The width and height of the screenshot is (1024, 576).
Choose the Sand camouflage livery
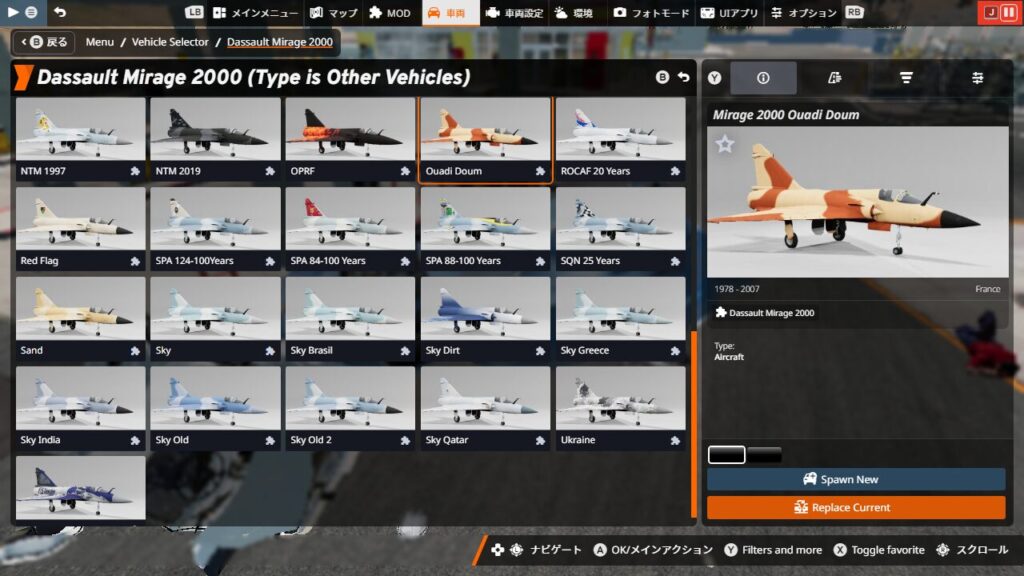tap(81, 319)
